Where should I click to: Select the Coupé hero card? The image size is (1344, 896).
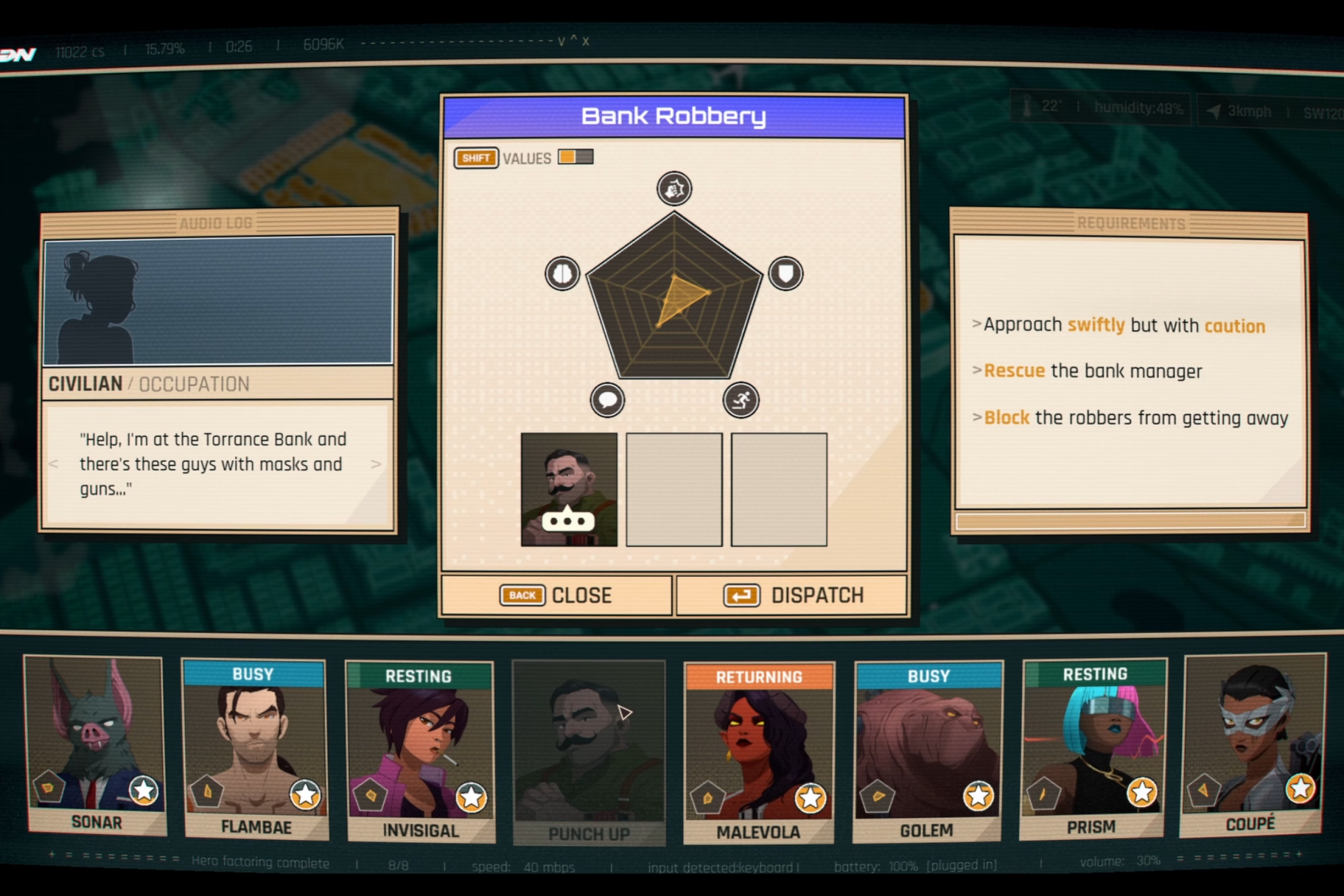[x=1252, y=745]
